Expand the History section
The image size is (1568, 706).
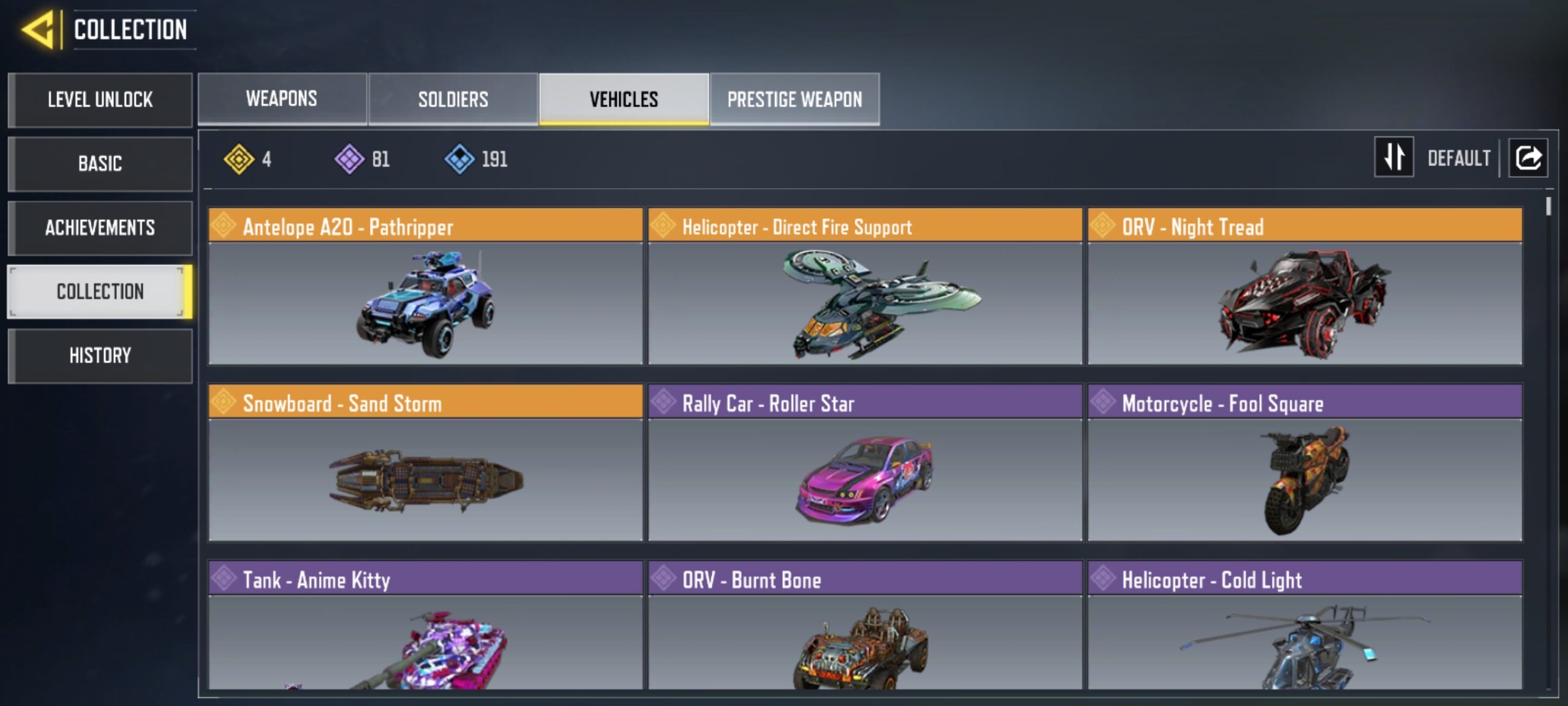pos(100,355)
